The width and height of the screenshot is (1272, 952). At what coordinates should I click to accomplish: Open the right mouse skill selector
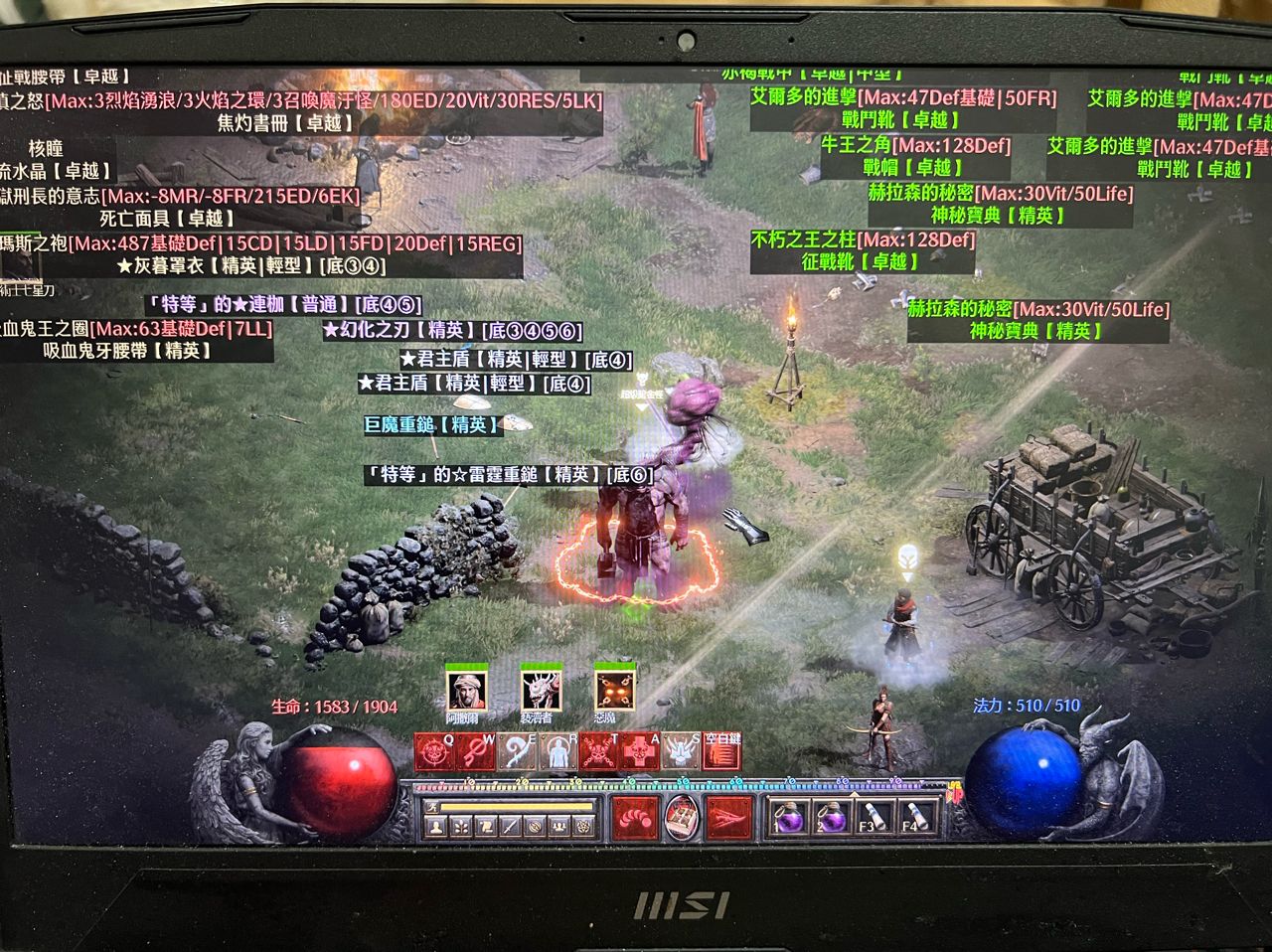[728, 817]
